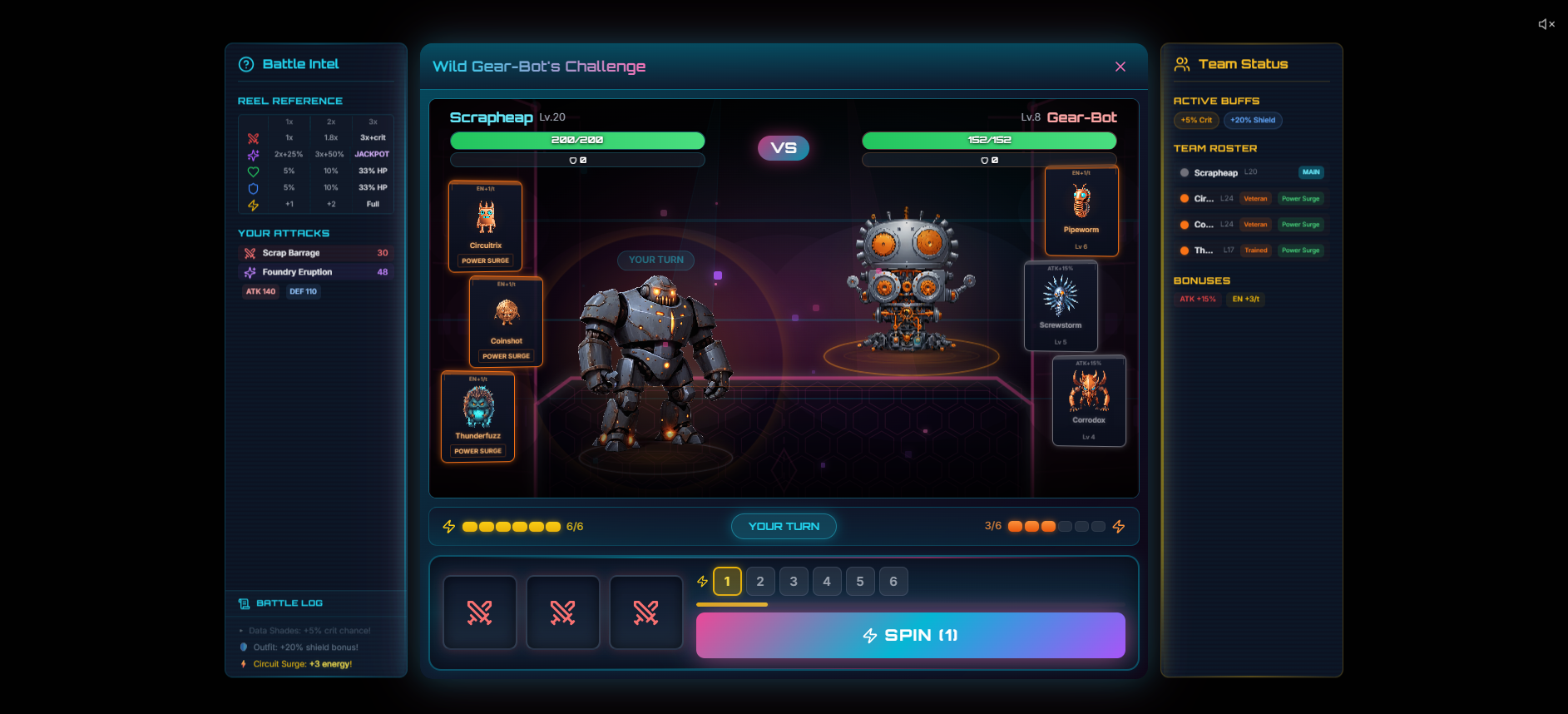Mute game audio with the speaker icon
Viewport: 1568px width, 714px height.
(x=1546, y=24)
